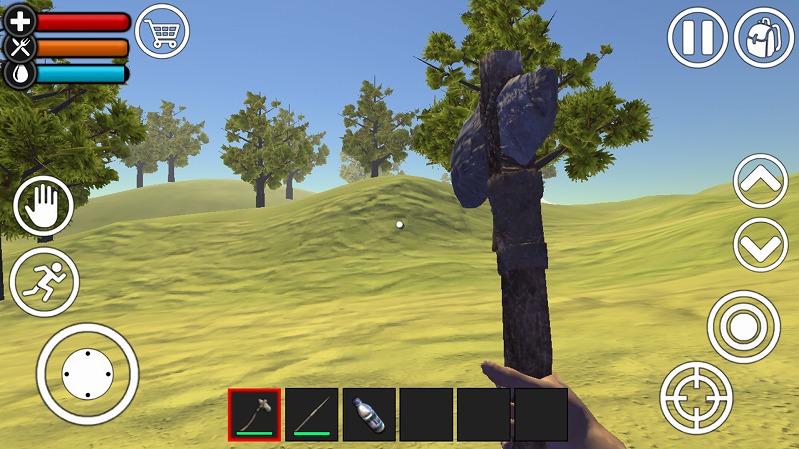Choose the spear hotbar slot

pyautogui.click(x=312, y=414)
